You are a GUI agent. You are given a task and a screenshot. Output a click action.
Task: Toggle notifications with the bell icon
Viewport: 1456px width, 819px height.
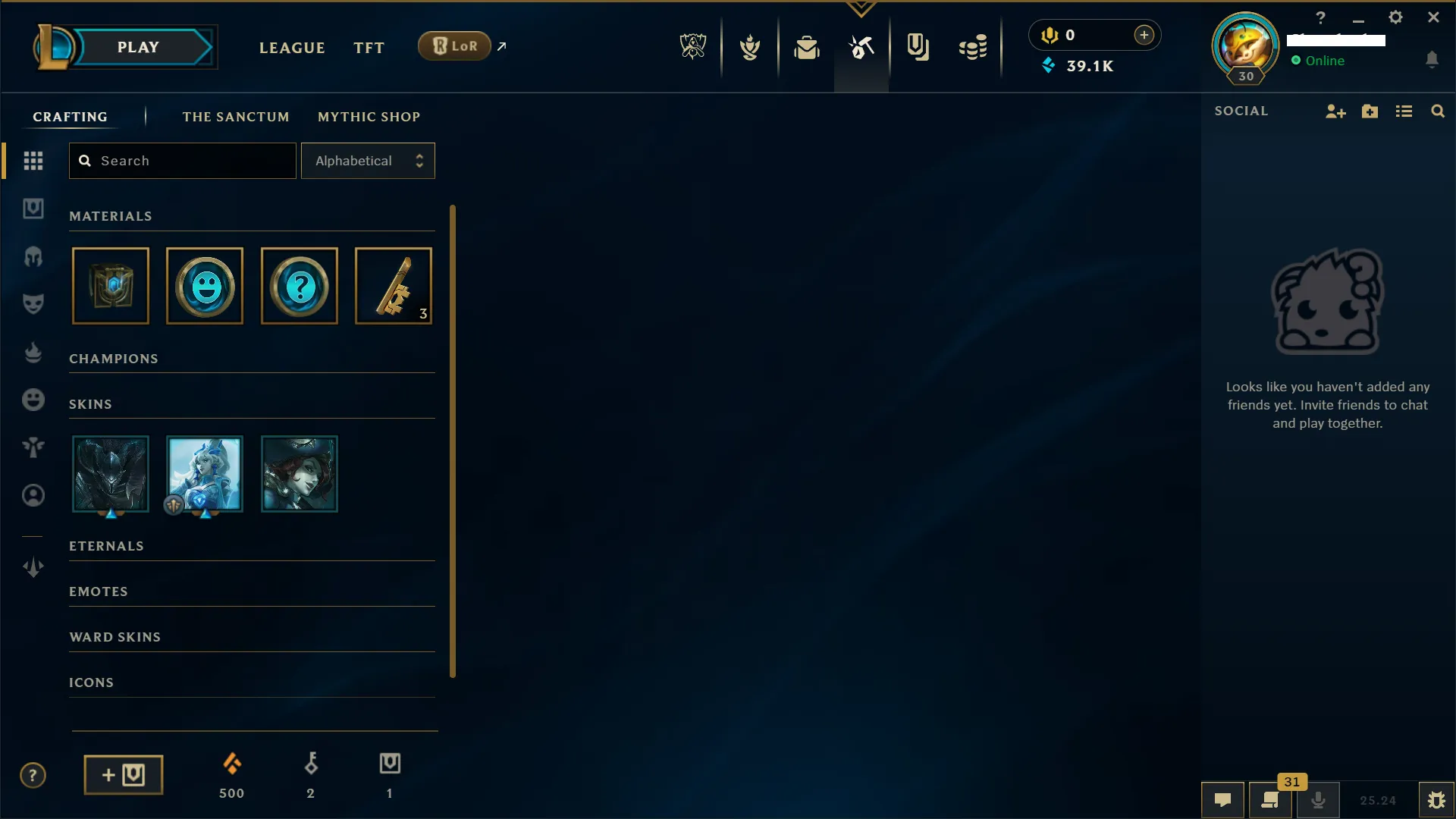coord(1433,59)
